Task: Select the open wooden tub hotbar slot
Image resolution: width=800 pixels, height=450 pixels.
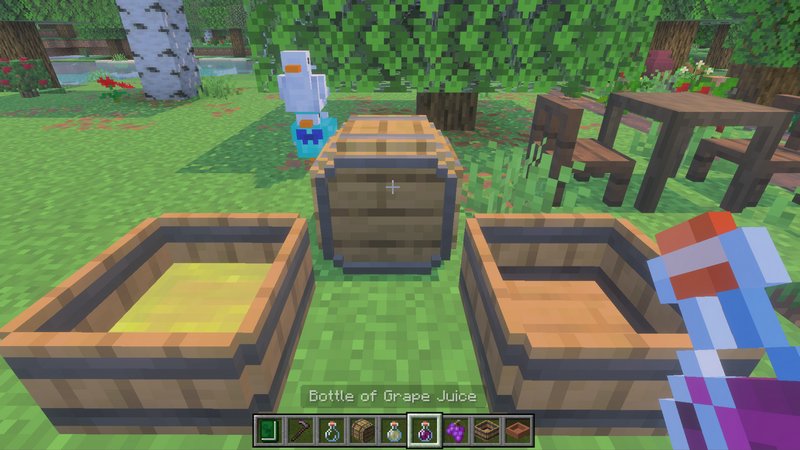Action: pos(487,431)
